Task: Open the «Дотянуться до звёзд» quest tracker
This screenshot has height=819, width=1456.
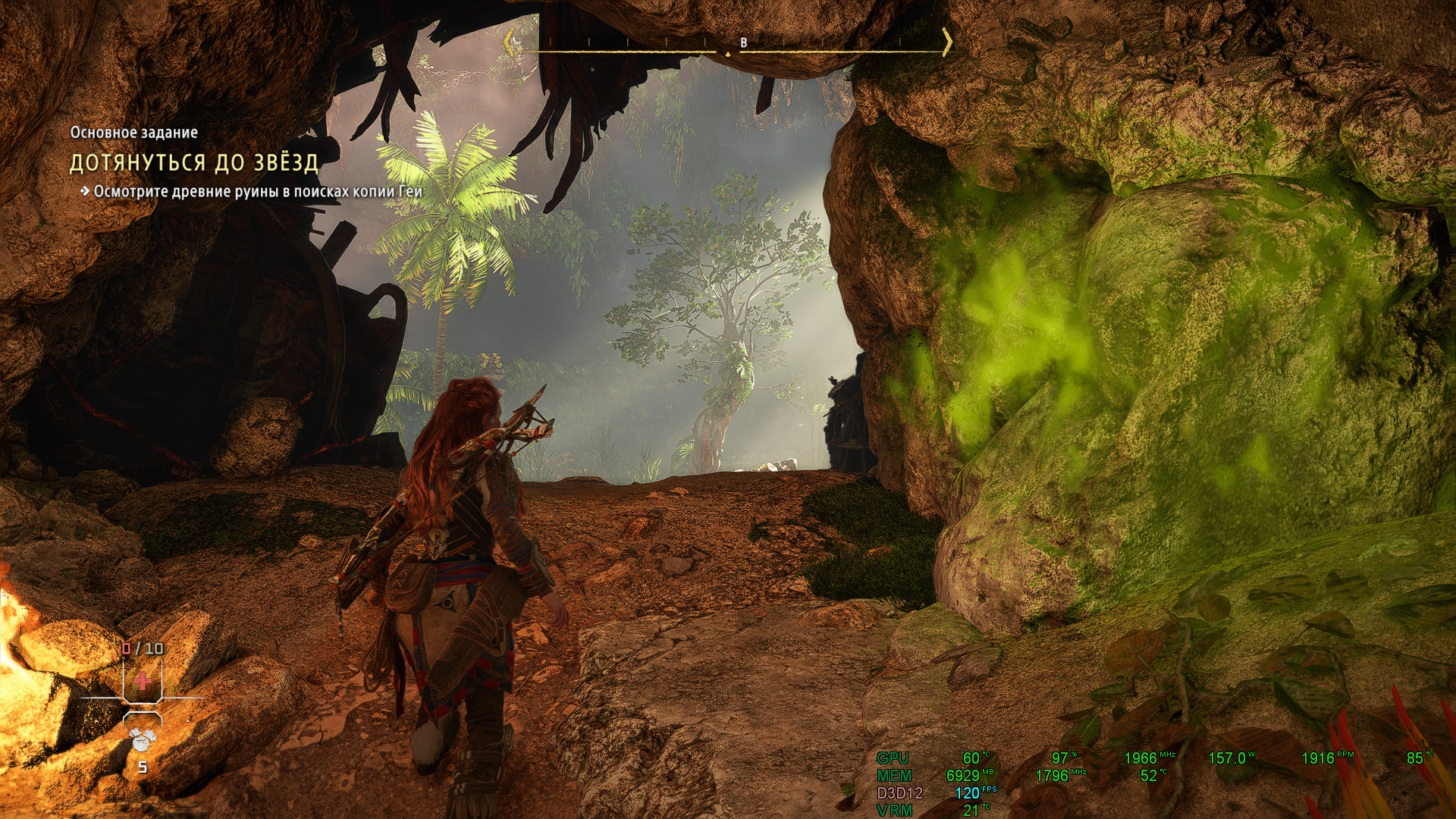Action: coord(194,163)
